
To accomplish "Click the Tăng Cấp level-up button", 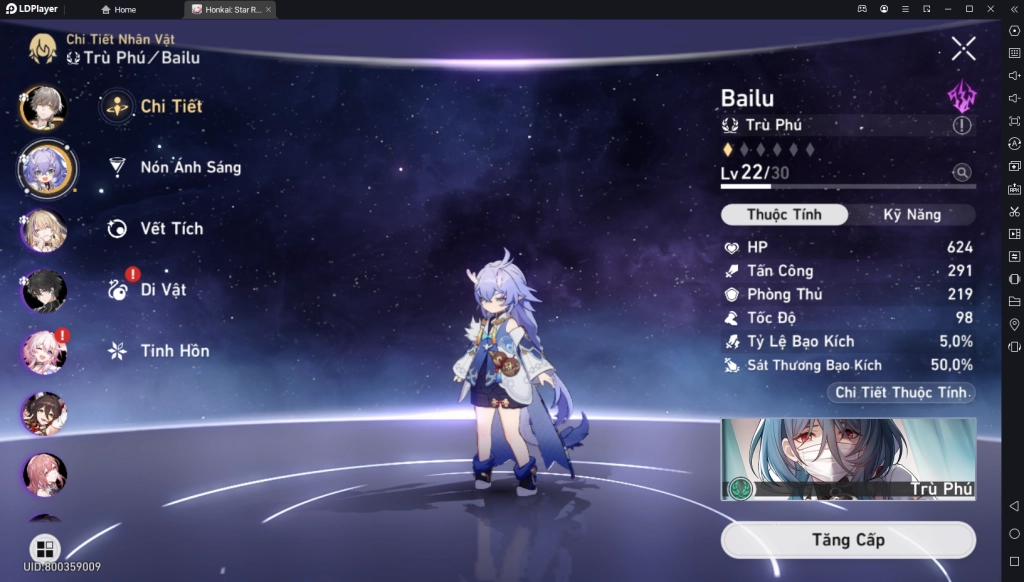I will (x=847, y=540).
